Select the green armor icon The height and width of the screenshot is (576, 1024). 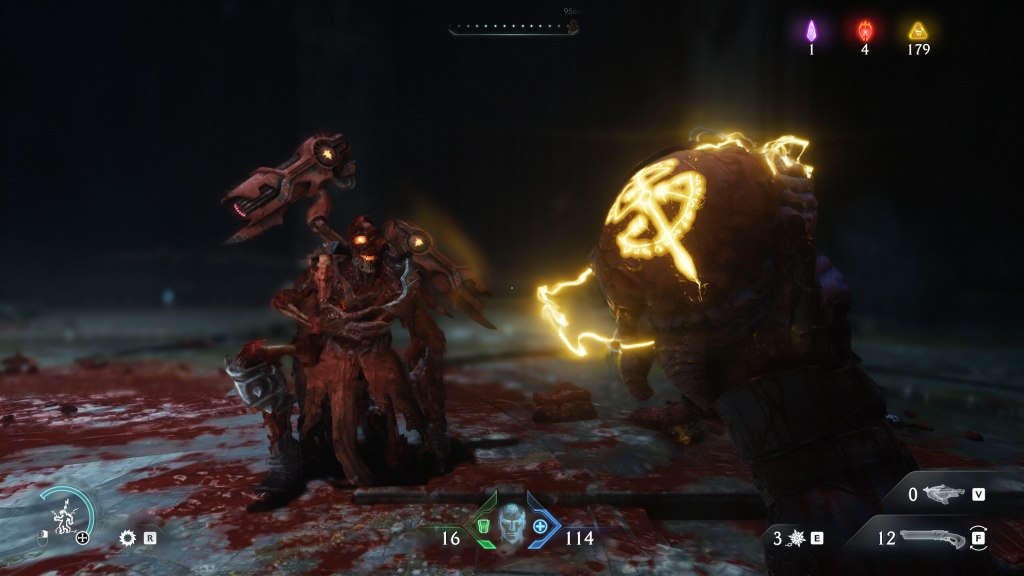pos(483,526)
